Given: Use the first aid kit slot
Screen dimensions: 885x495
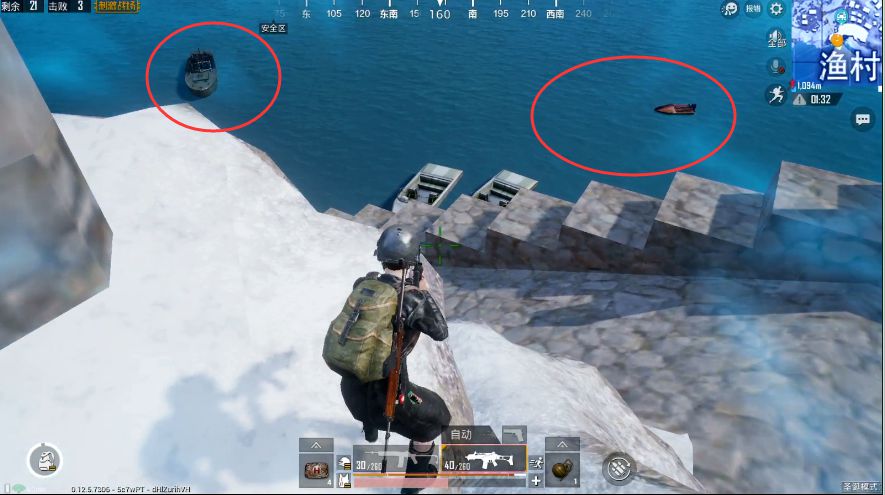Looking at the screenshot, I should [315, 469].
